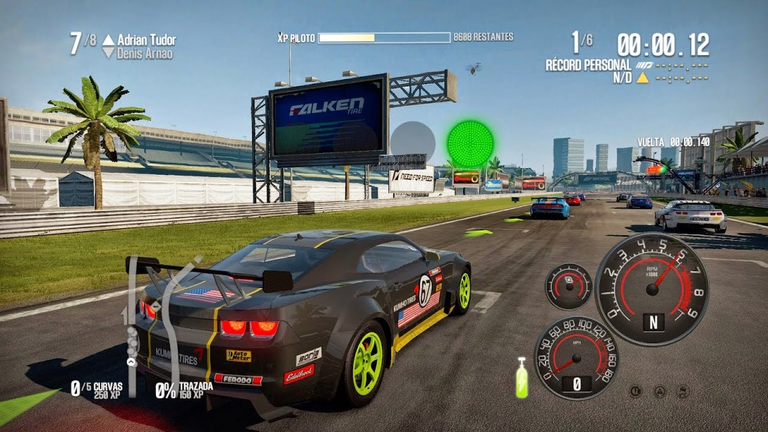The image size is (768, 432).
Task: Select the Curvas 250 XP objective tracker
Action: click(99, 390)
